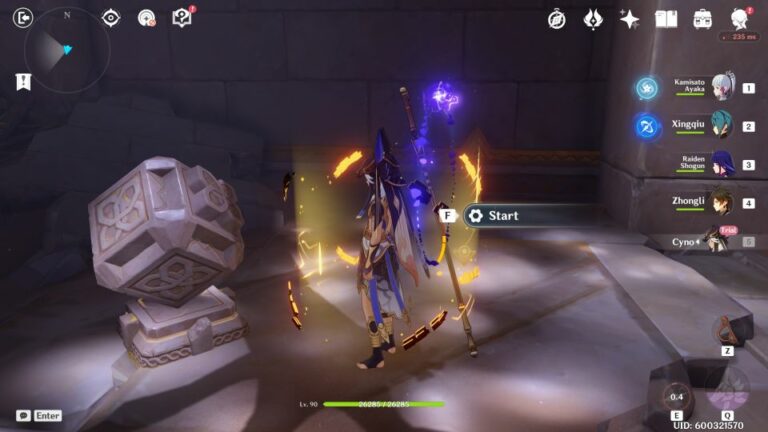Switch to Zhongli in party
Screen dimensions: 768x432
(722, 202)
